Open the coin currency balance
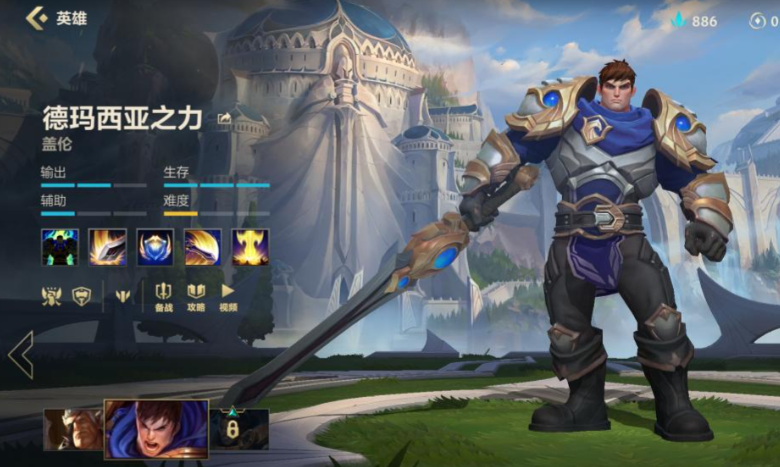Image resolution: width=780 pixels, height=467 pixels. click(763, 20)
